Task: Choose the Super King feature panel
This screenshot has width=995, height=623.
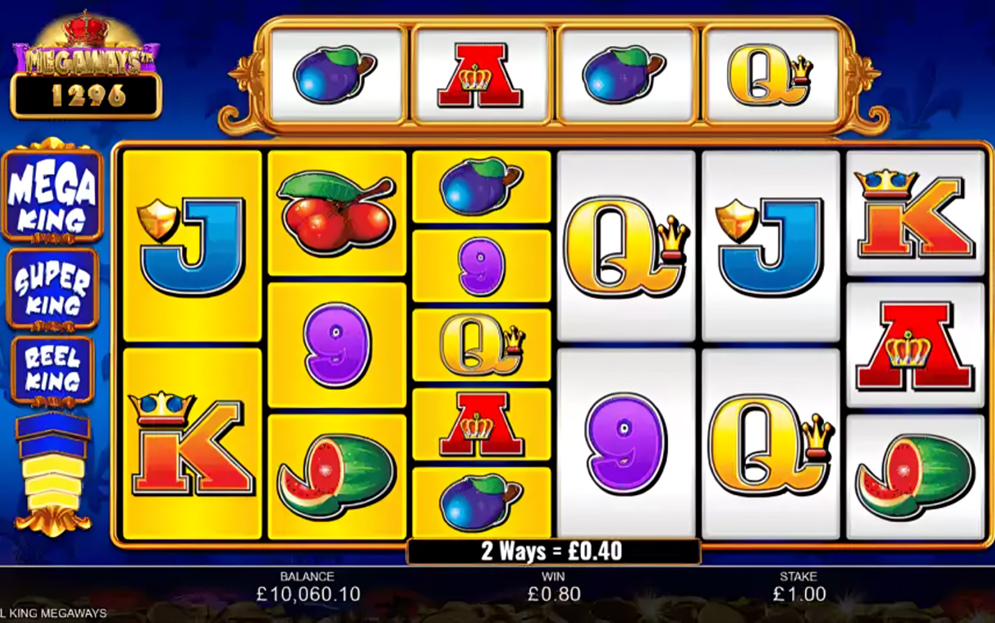Action: tap(53, 288)
